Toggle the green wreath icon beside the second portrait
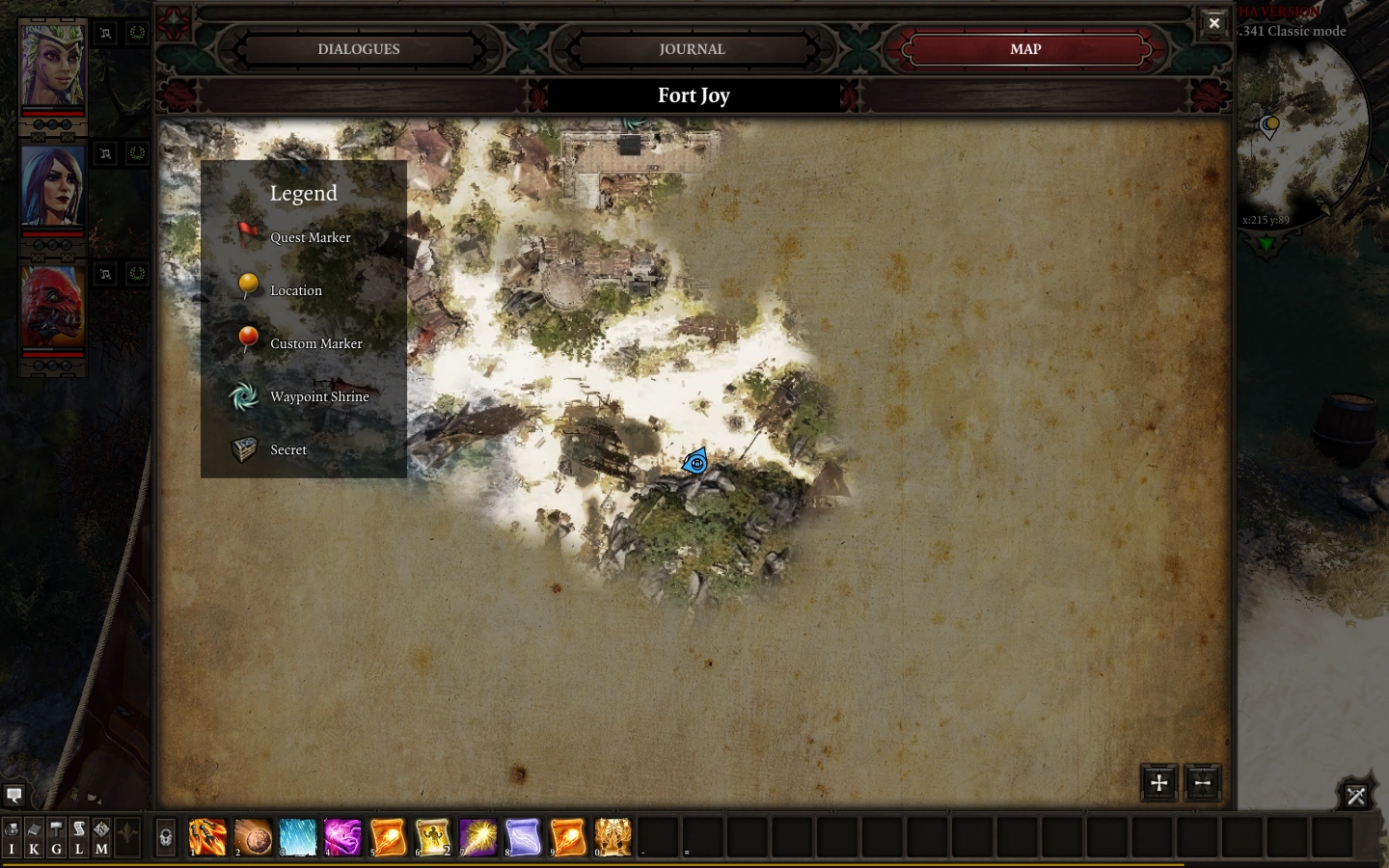 (x=137, y=153)
